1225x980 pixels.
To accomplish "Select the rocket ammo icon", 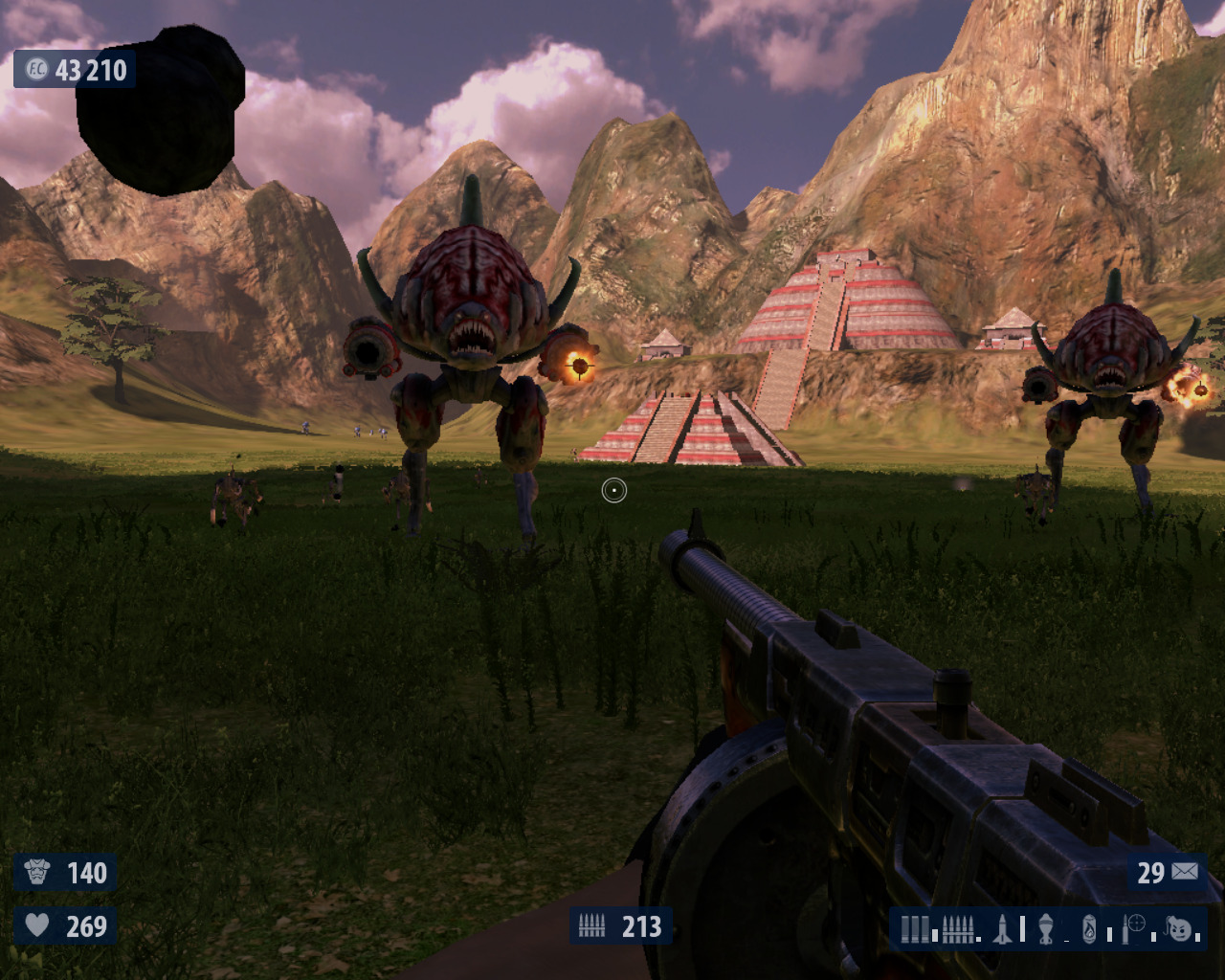I will pyautogui.click(x=1002, y=928).
